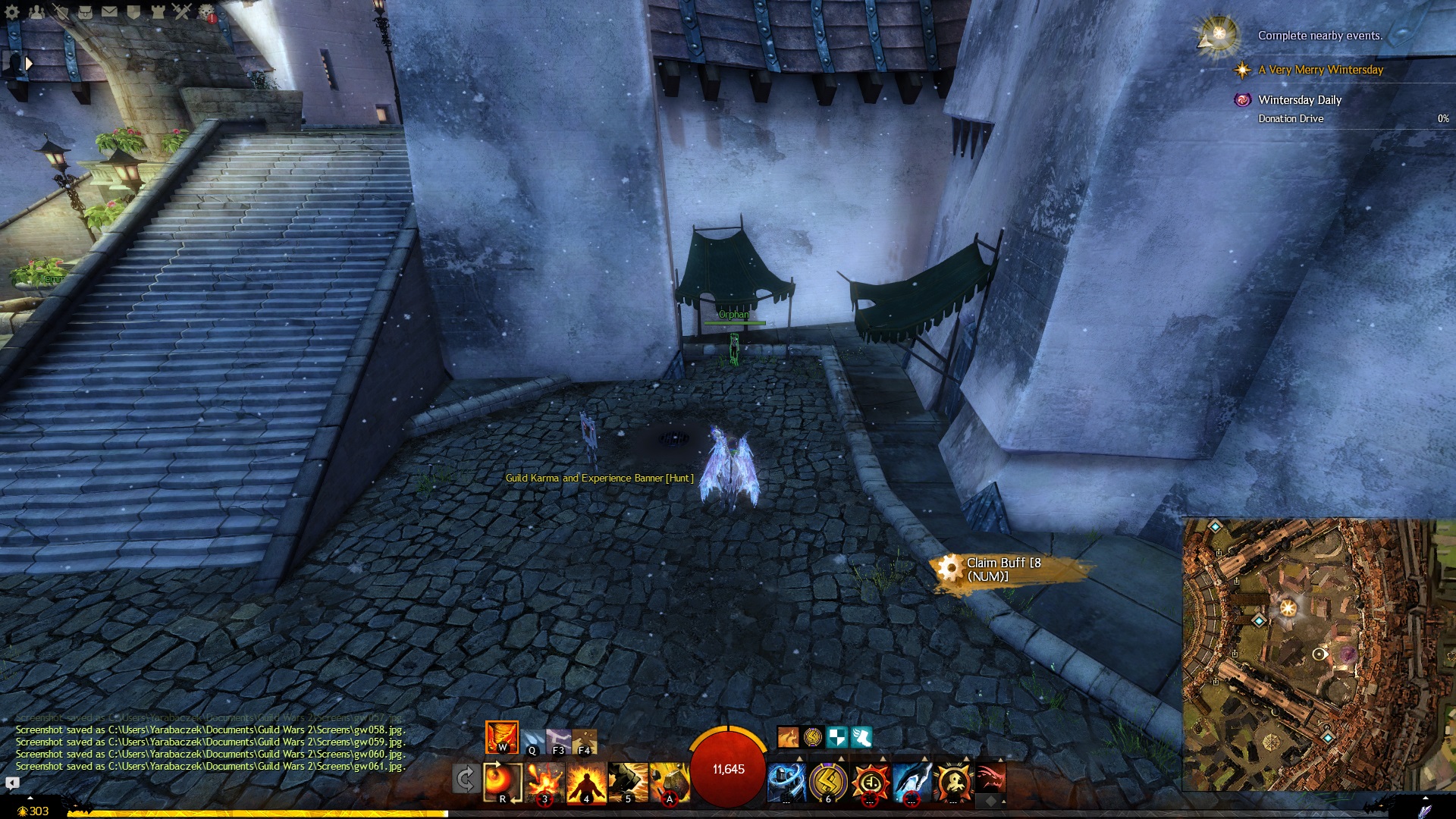Viewport: 1456px width, 819px height.
Task: Open the game menu gear icon
Action: (12, 12)
